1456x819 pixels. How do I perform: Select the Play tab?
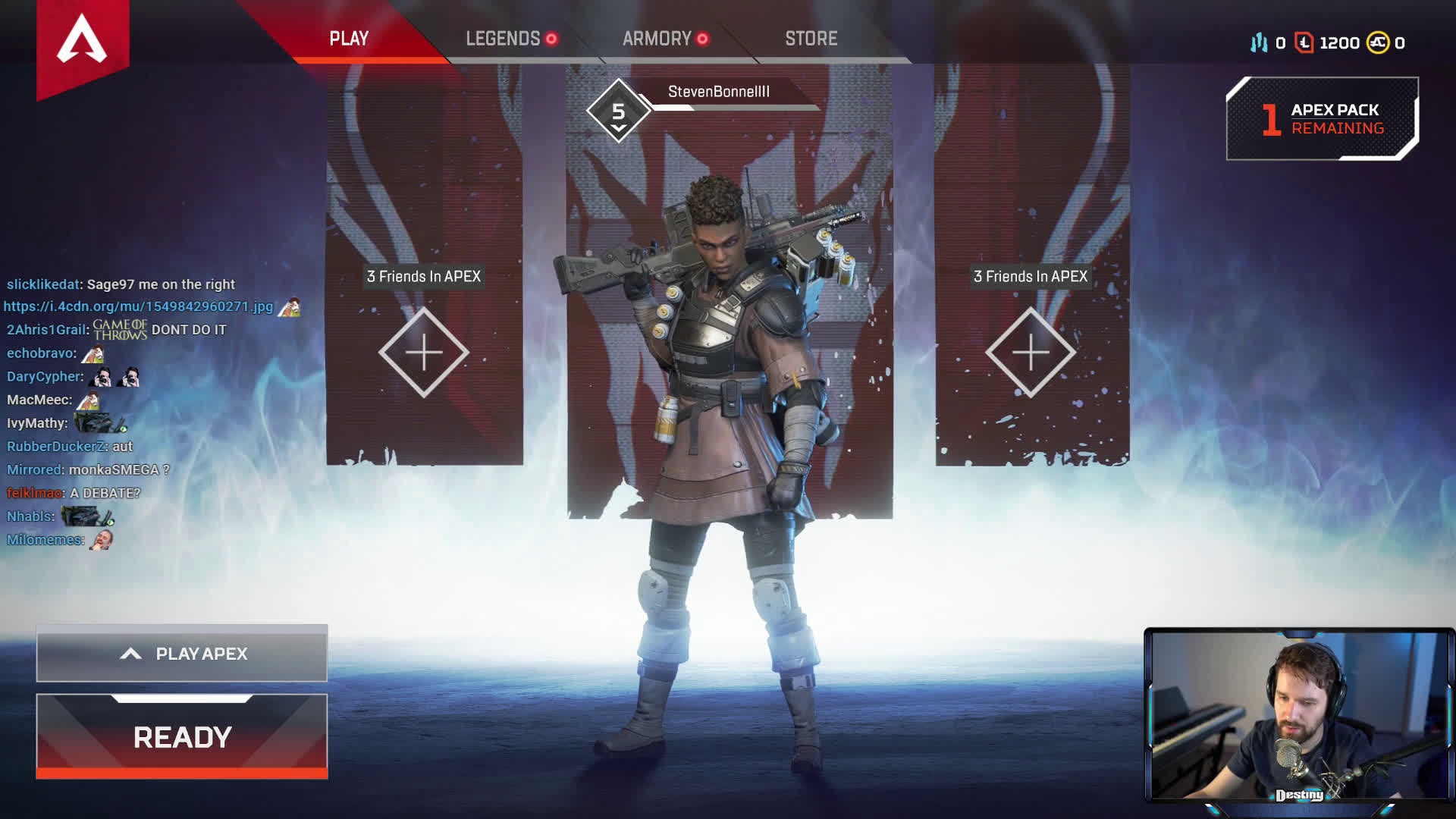[349, 39]
